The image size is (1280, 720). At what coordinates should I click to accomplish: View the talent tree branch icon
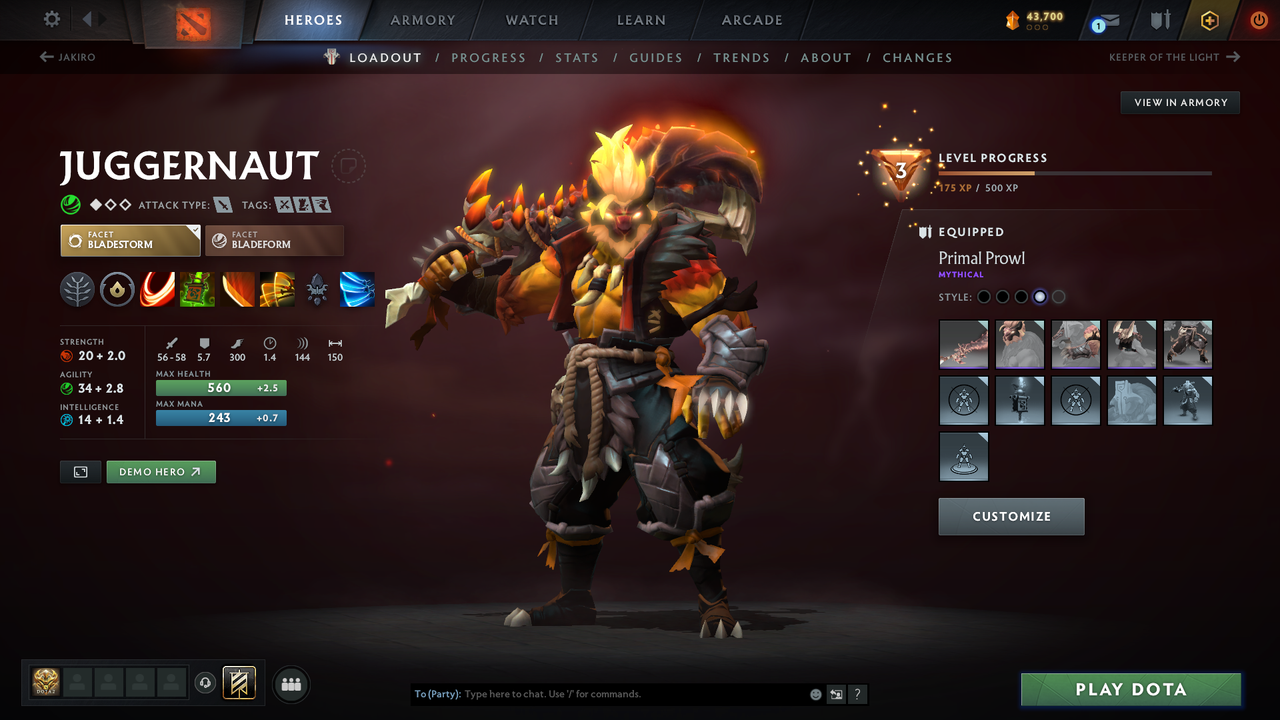tap(77, 289)
